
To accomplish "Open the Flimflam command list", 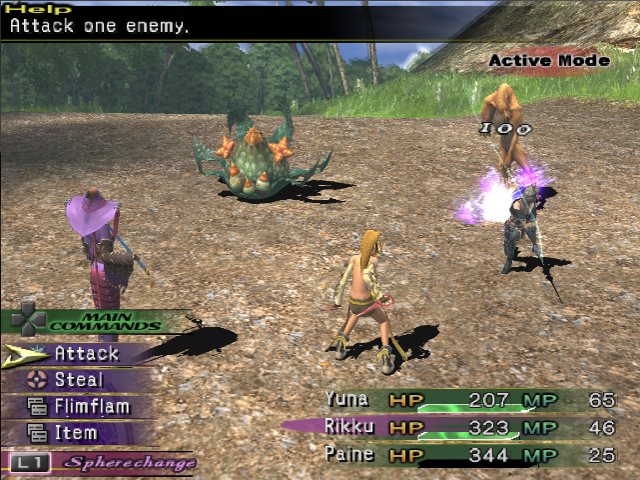I will [x=91, y=407].
